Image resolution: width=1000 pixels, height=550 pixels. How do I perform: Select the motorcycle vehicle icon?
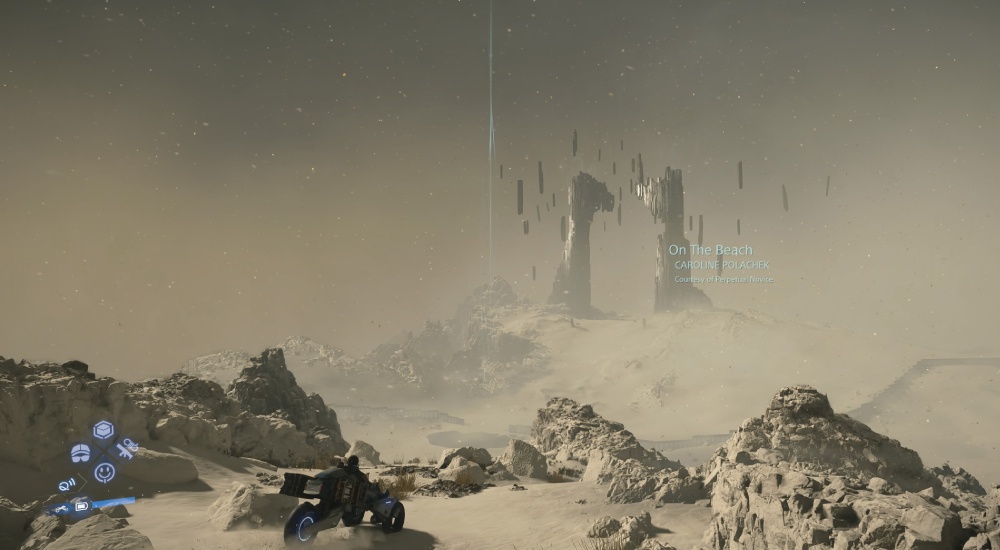62,508
